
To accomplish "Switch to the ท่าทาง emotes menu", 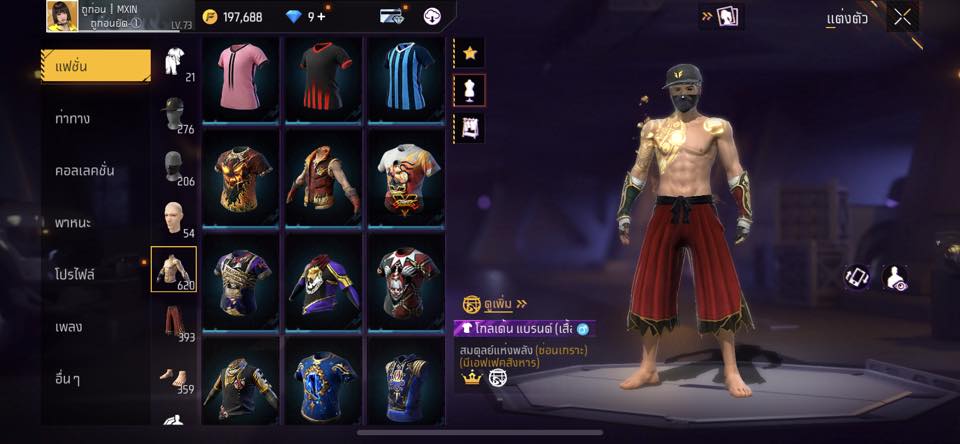I will click(x=73, y=118).
